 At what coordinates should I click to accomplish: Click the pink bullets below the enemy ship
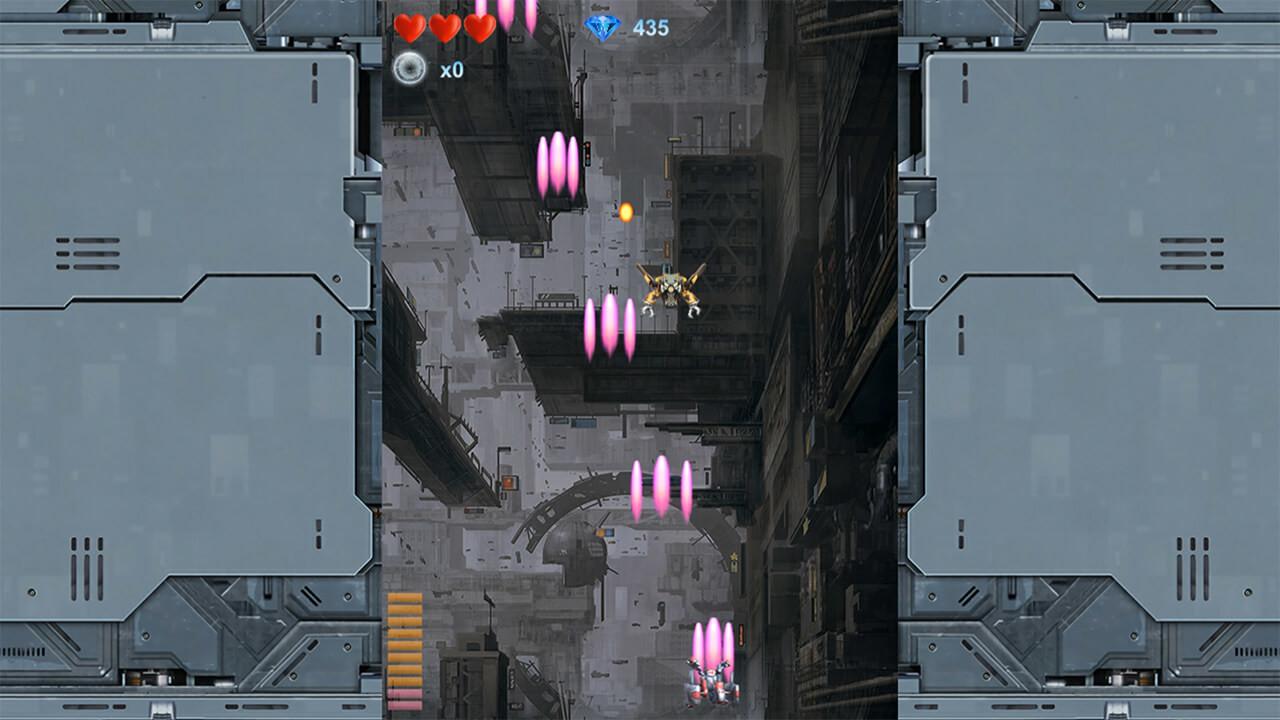(x=608, y=330)
